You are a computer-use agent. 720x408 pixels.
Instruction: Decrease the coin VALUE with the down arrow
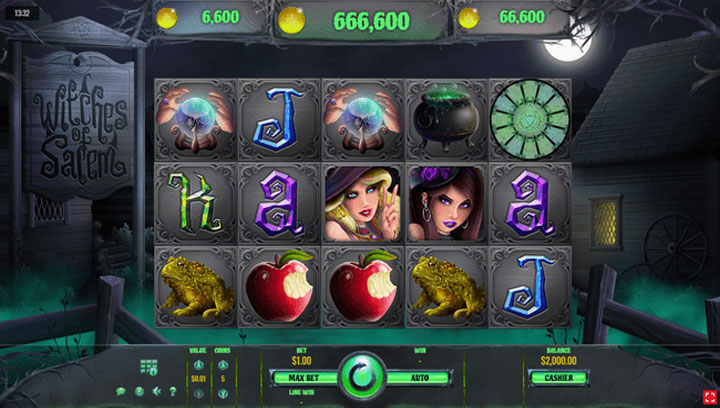[x=198, y=393]
